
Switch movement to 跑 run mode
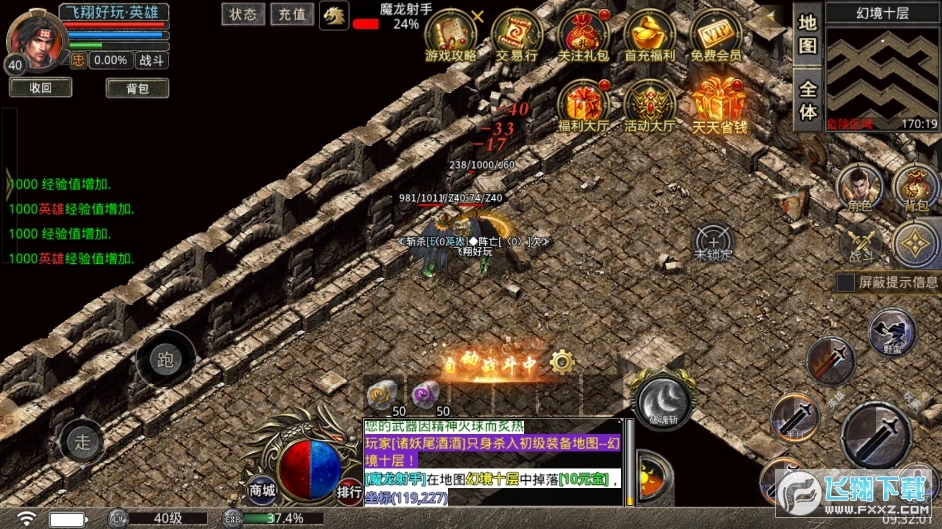point(165,360)
